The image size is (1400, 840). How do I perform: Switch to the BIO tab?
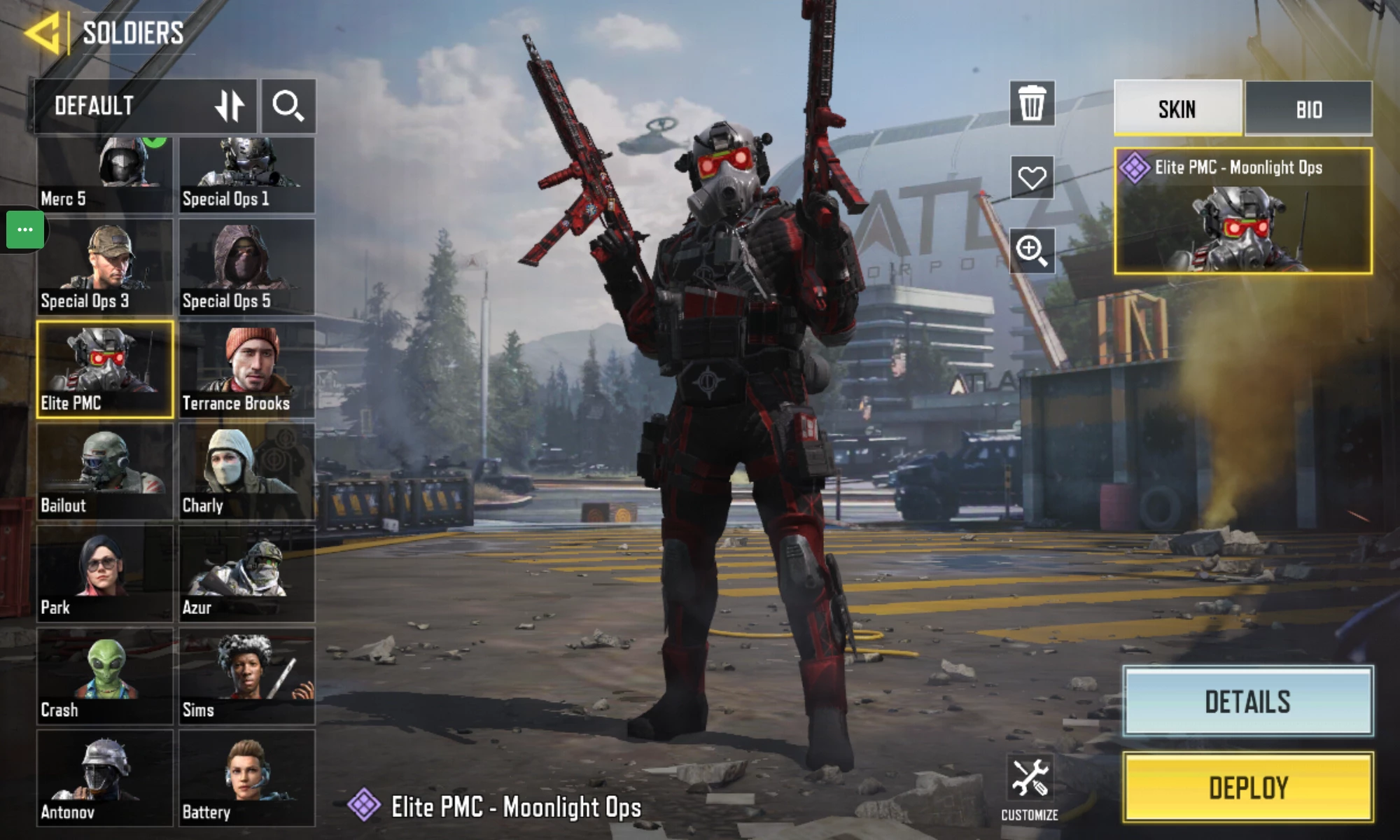[1308, 109]
